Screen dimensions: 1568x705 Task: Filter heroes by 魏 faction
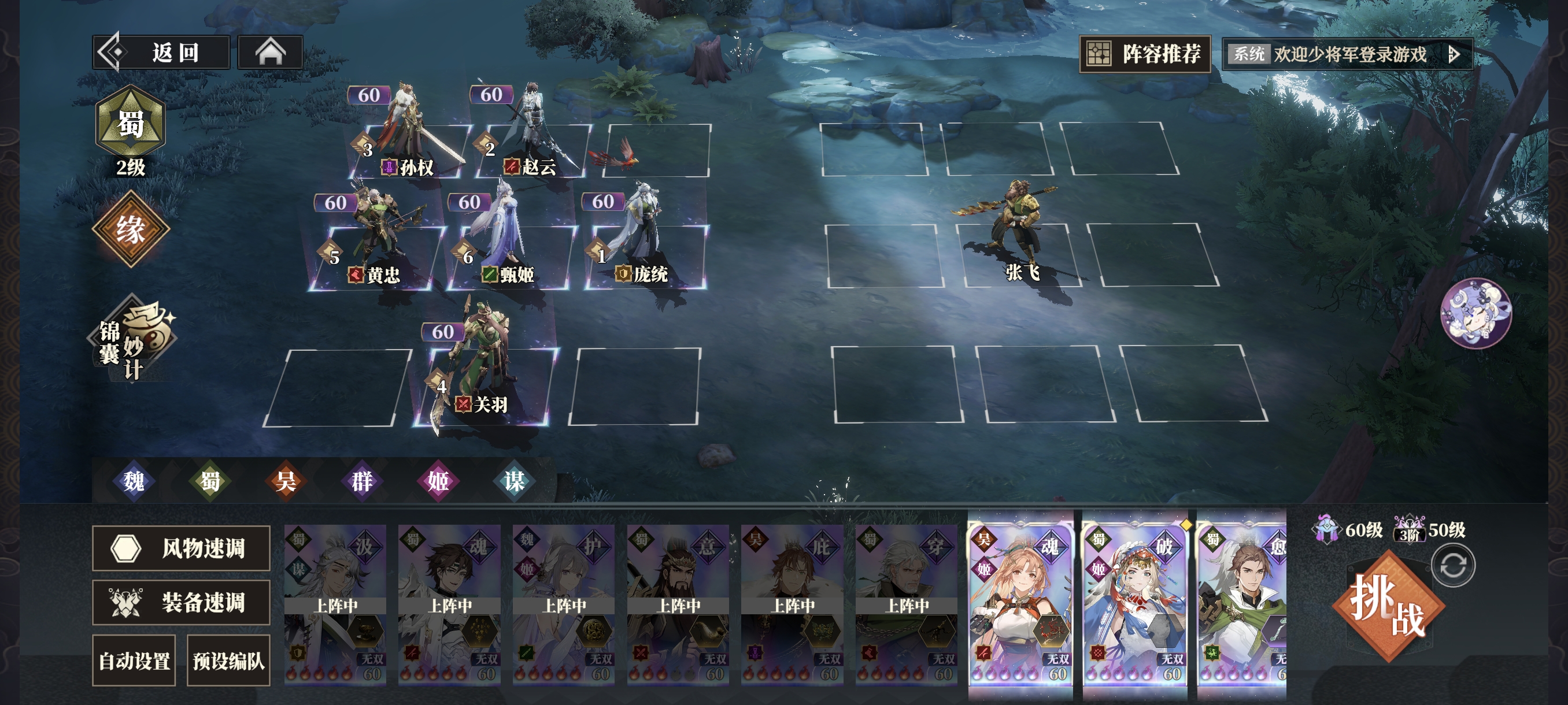[134, 481]
